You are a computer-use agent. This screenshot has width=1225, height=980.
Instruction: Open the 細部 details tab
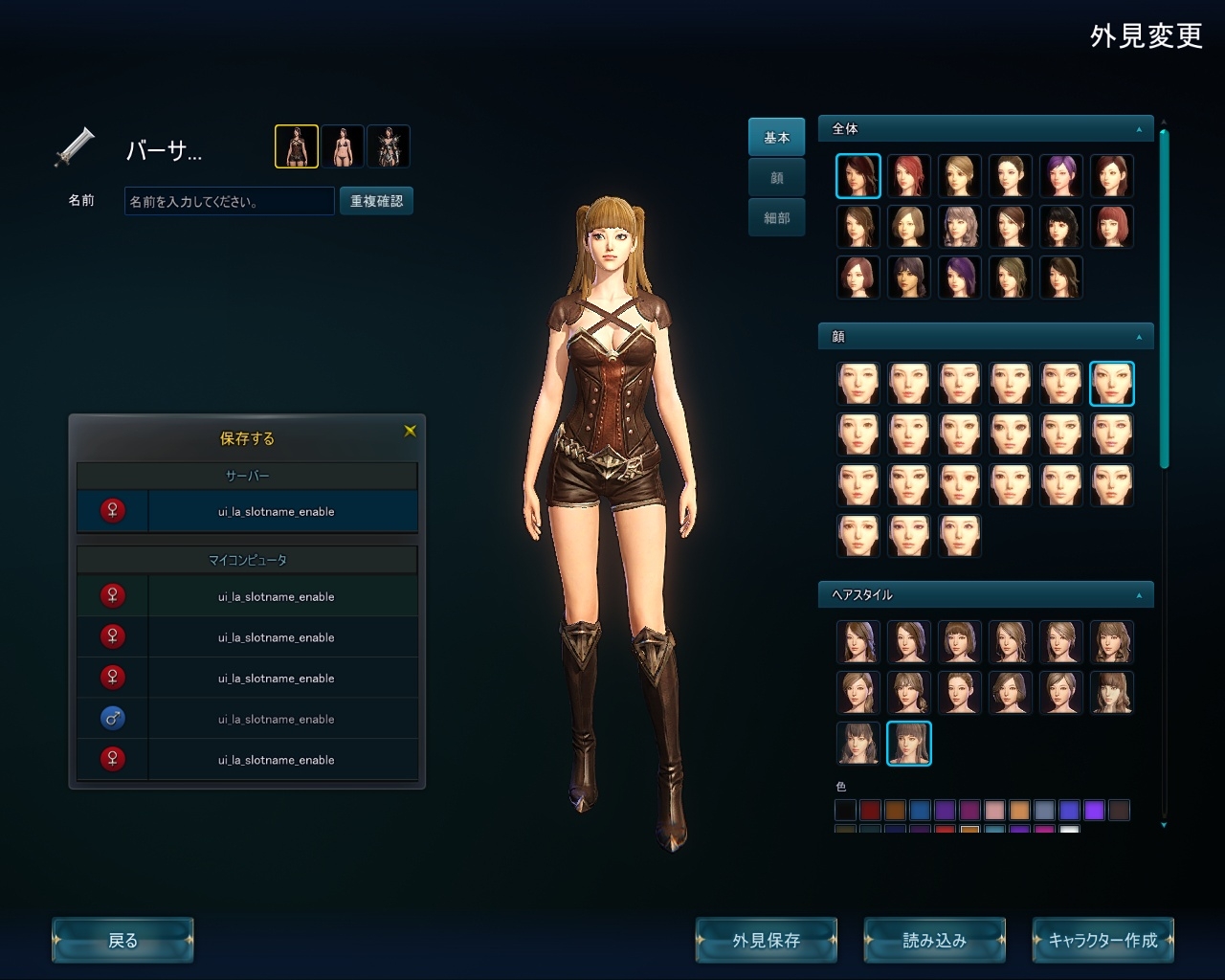(x=776, y=217)
